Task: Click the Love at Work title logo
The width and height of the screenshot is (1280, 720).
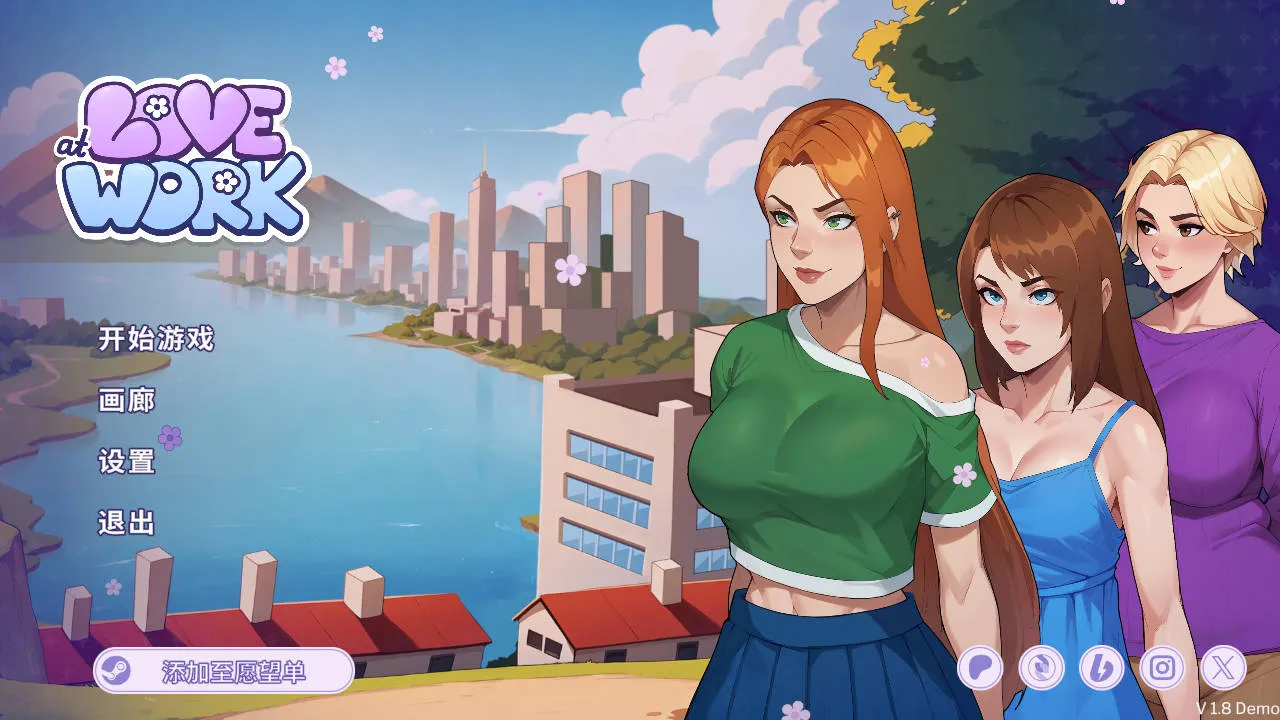Action: (185, 155)
